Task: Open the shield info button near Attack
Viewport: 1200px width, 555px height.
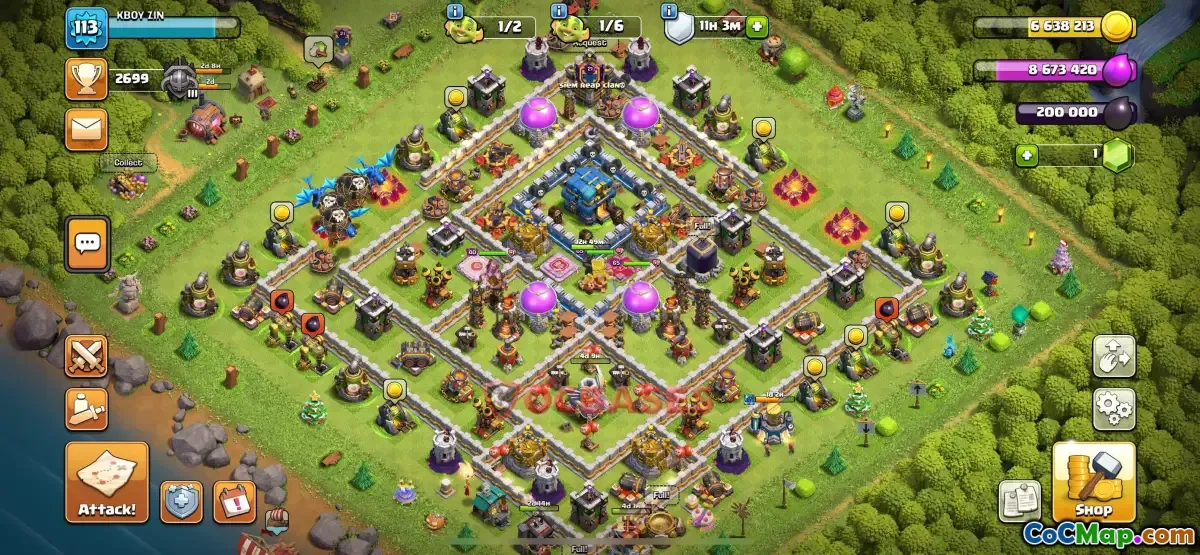Action: tap(181, 501)
